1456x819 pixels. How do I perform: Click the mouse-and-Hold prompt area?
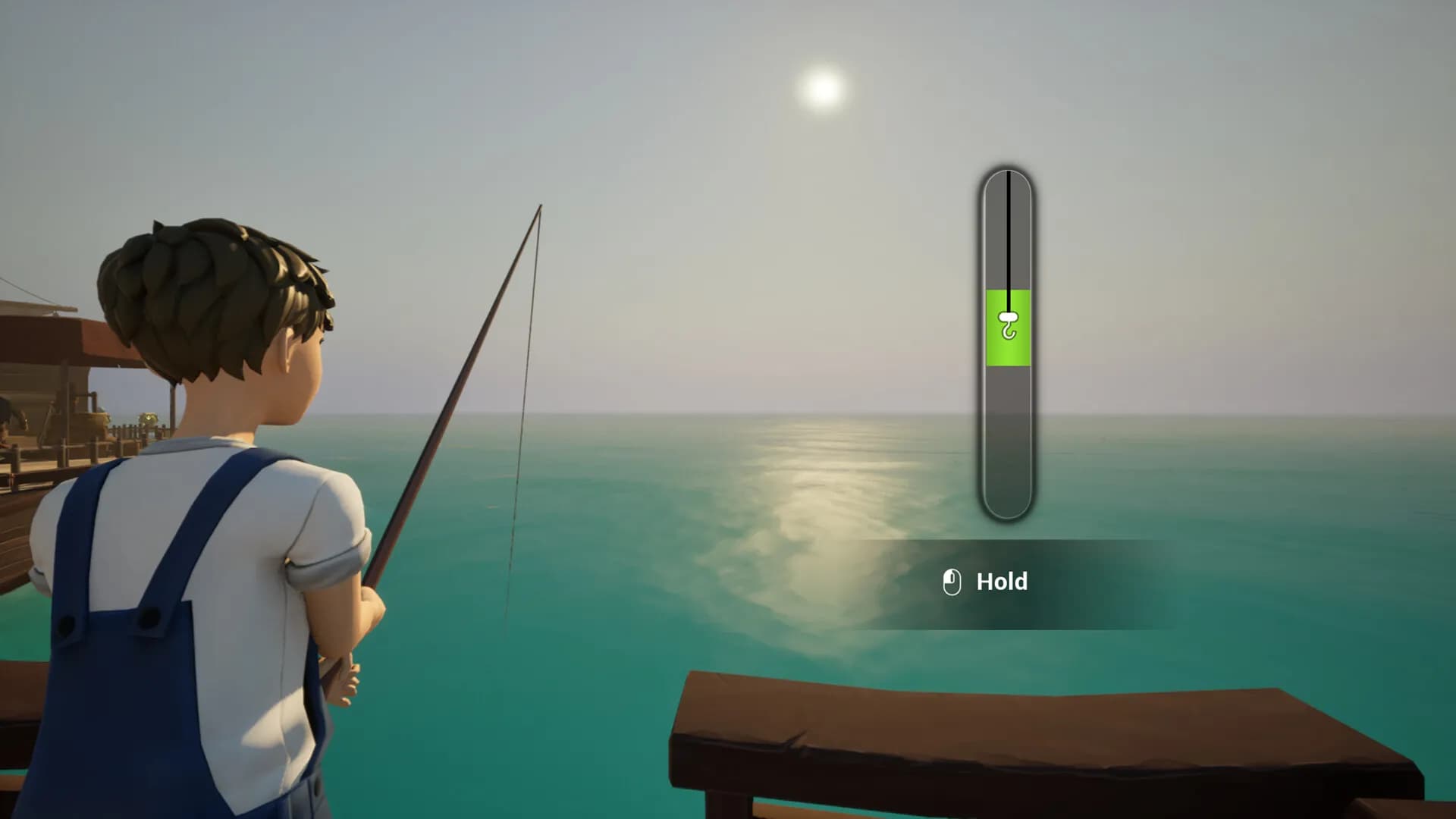pyautogui.click(x=978, y=582)
